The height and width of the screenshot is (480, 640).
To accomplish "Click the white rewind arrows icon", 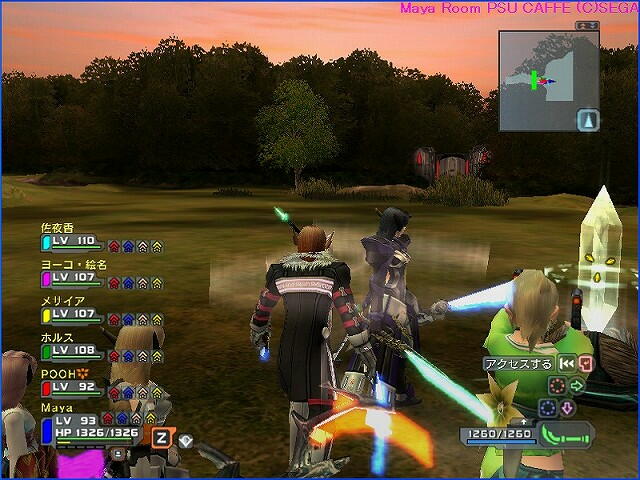I will (x=567, y=364).
